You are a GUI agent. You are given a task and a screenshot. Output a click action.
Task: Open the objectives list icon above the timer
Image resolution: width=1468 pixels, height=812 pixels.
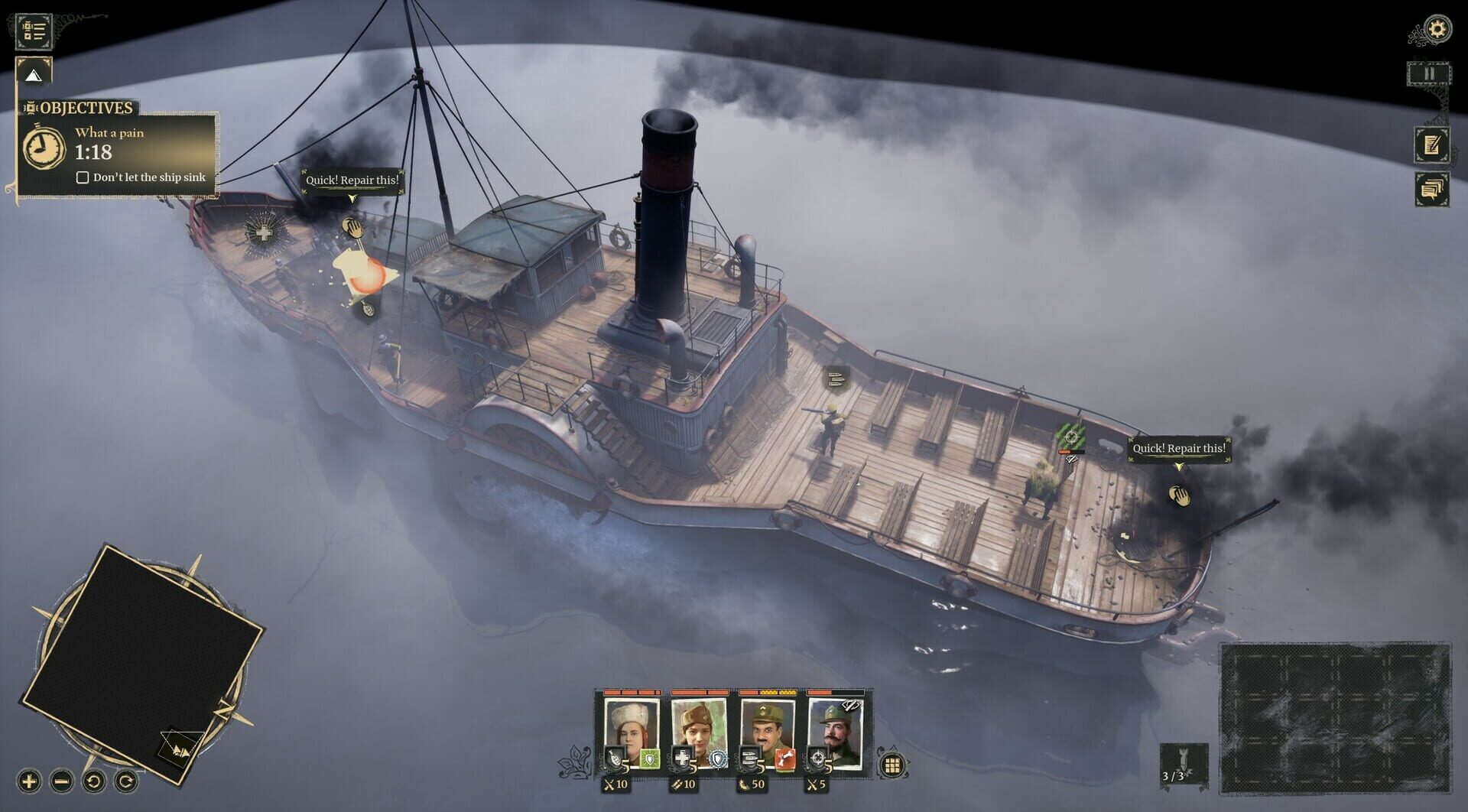[x=32, y=32]
